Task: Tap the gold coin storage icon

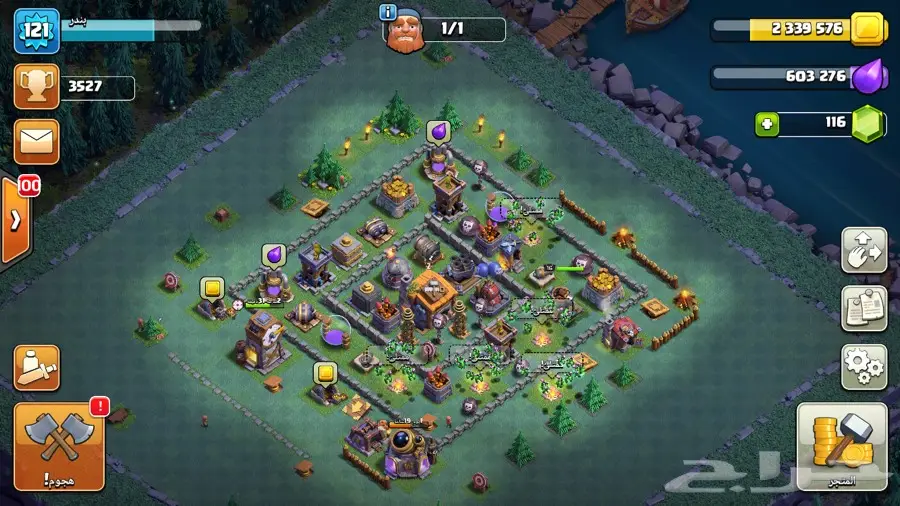Action: pyautogui.click(x=868, y=27)
